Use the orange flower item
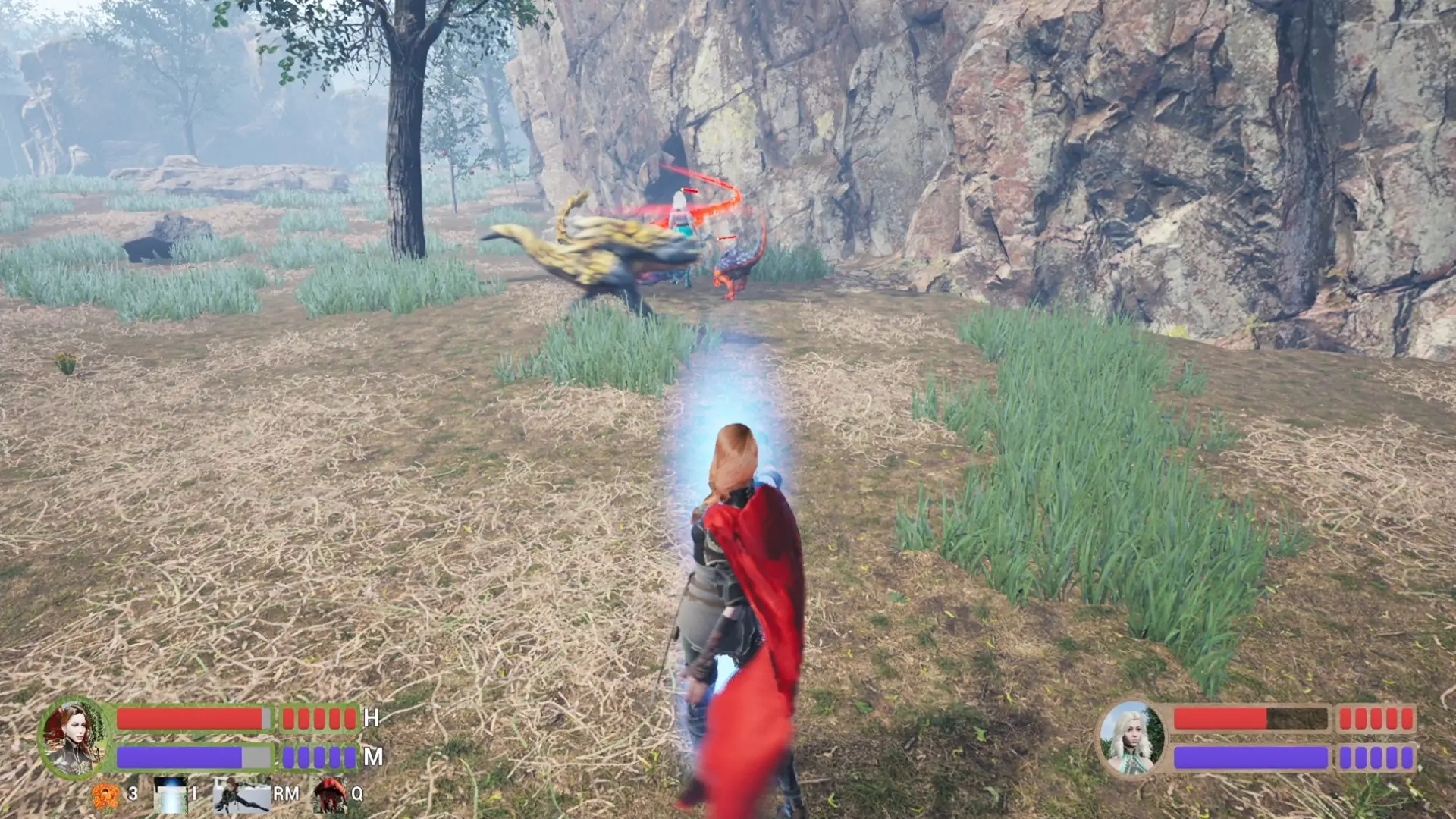Viewport: 1456px width, 819px height. pos(105,795)
